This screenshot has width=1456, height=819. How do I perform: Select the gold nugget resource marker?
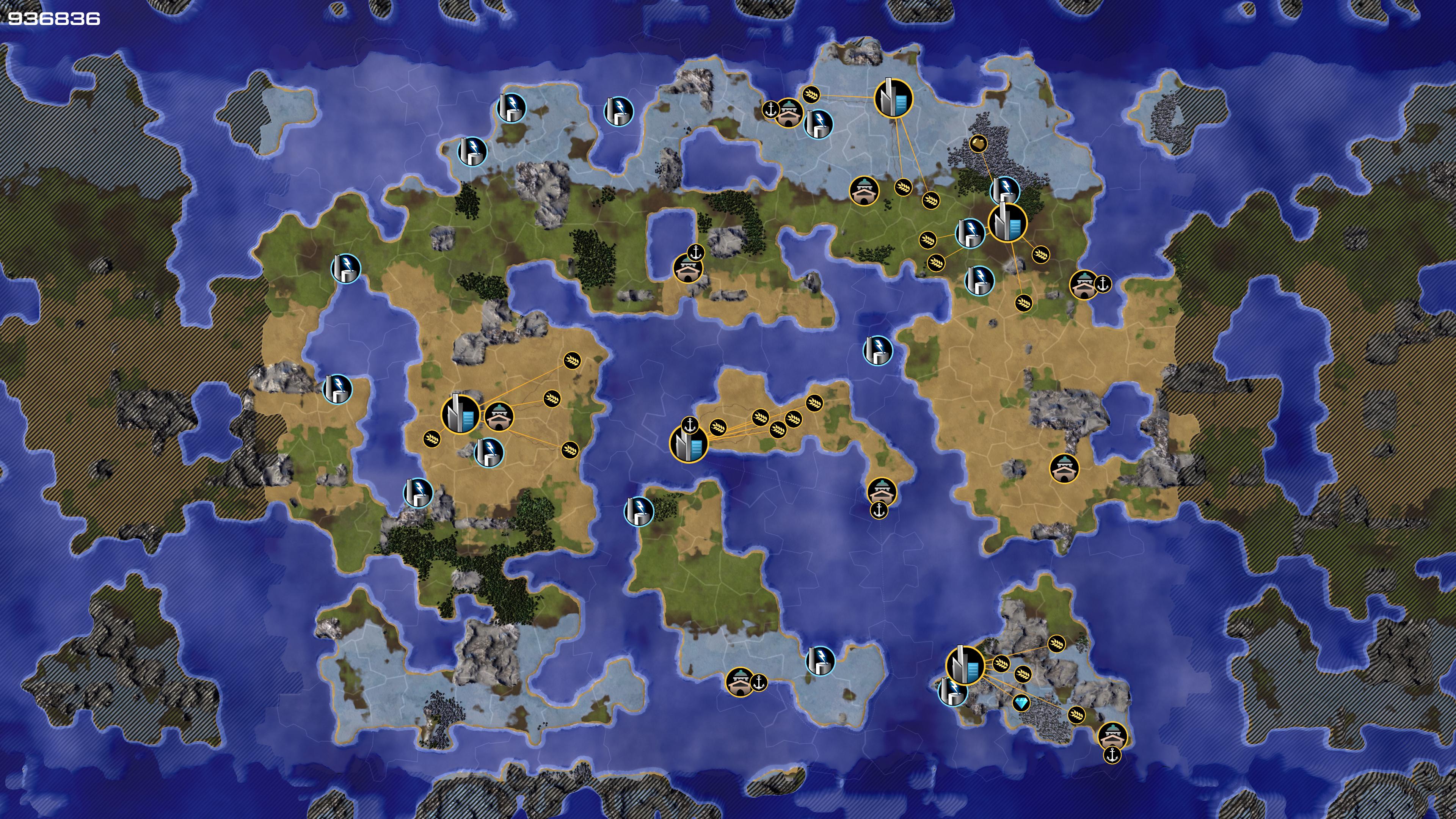(x=978, y=144)
